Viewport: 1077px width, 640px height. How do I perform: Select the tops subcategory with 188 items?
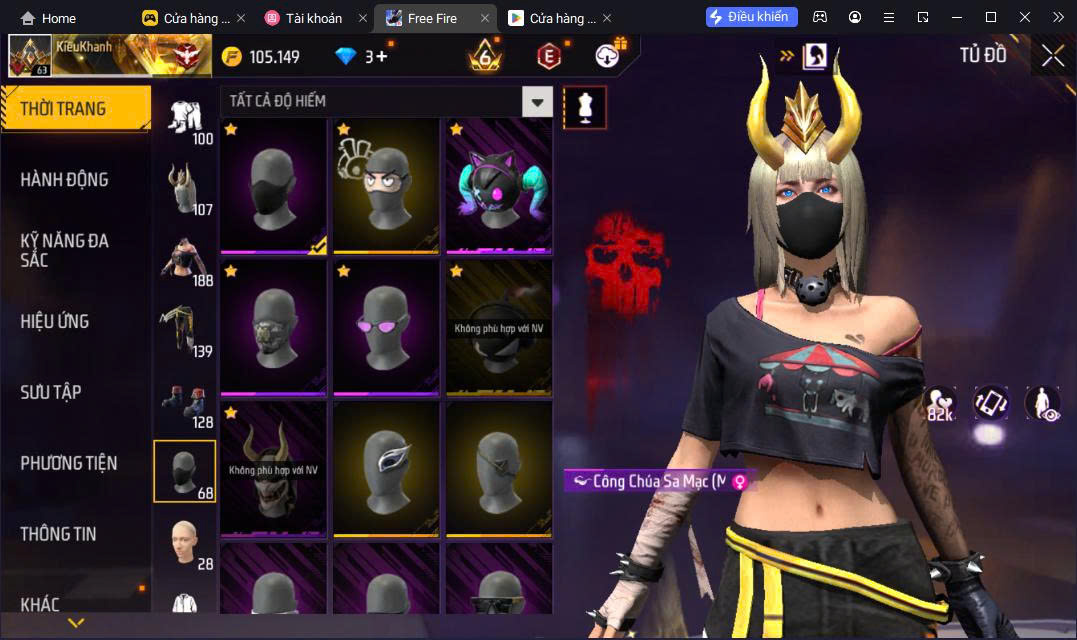click(185, 262)
